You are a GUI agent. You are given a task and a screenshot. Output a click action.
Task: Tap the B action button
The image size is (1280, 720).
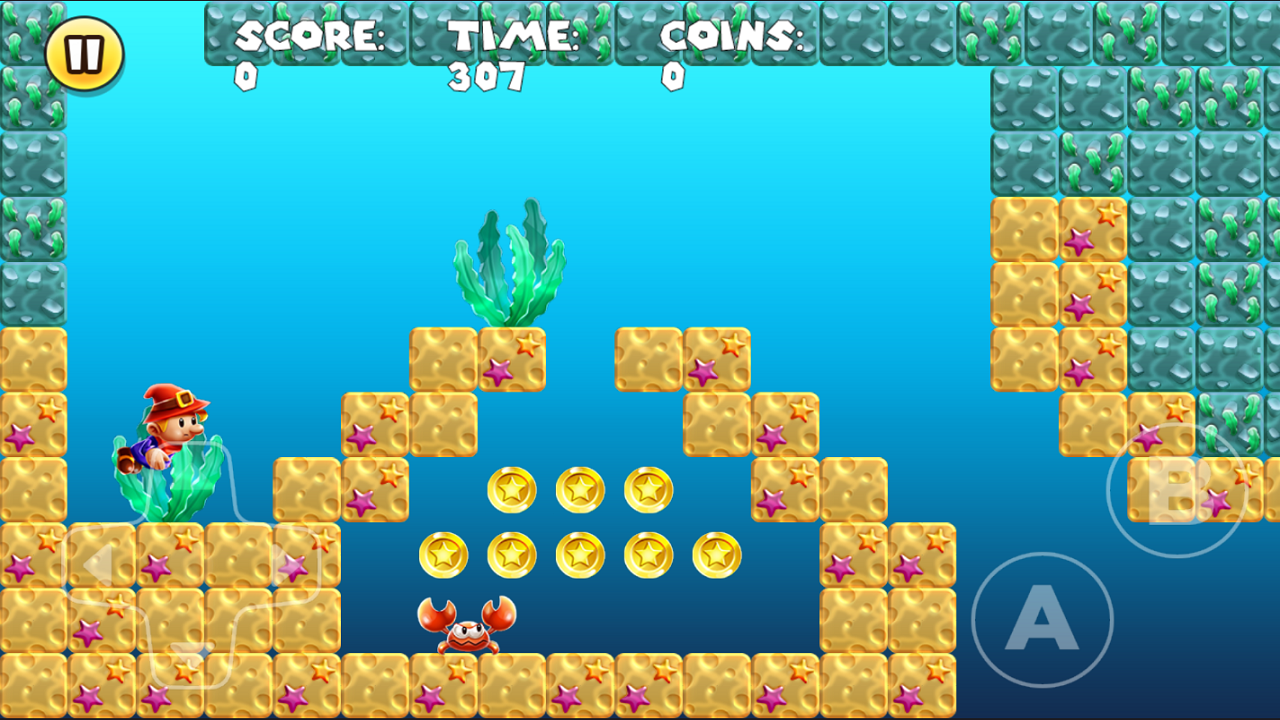pos(1176,490)
